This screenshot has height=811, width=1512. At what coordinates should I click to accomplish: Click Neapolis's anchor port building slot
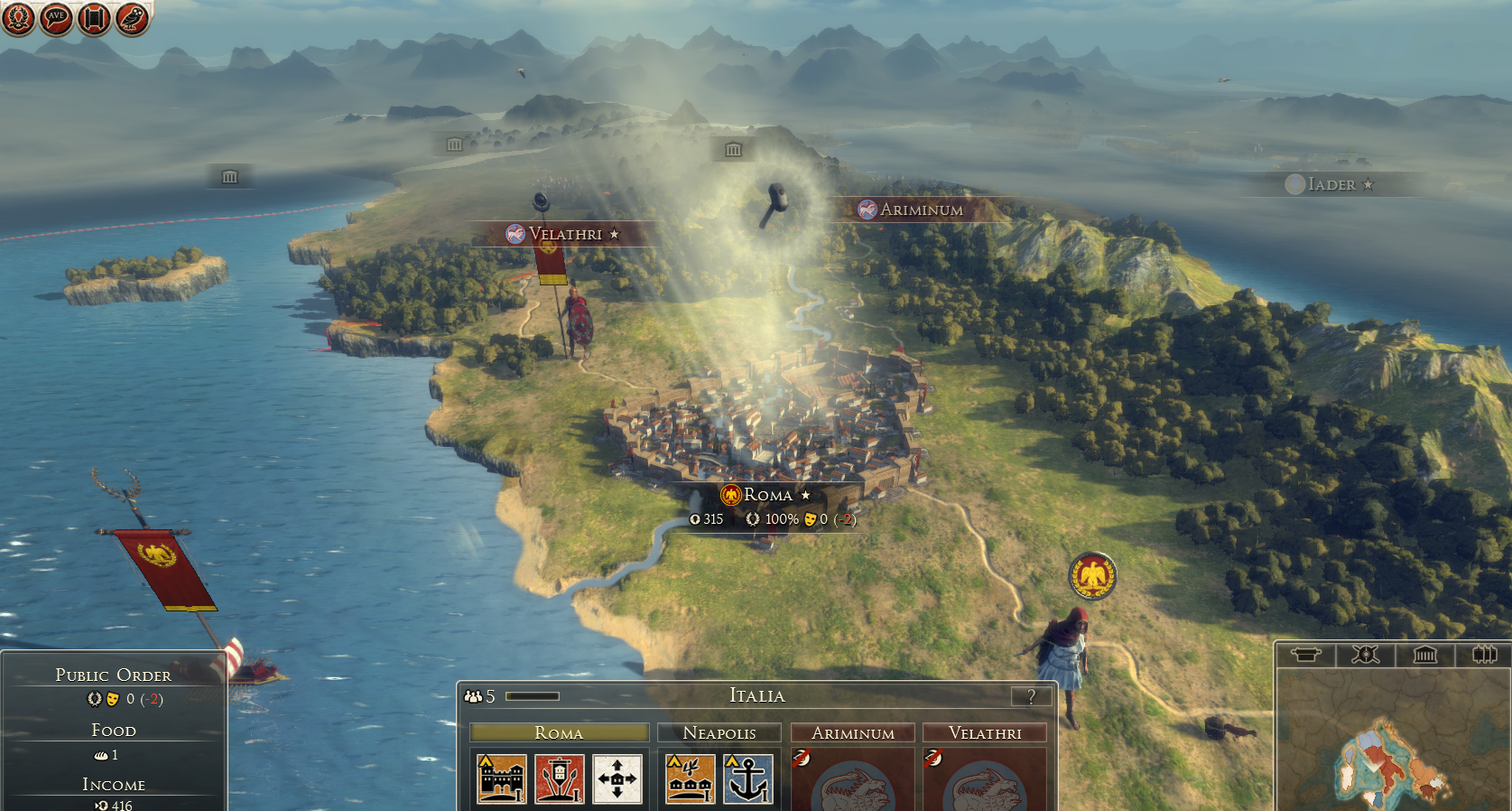[x=748, y=778]
